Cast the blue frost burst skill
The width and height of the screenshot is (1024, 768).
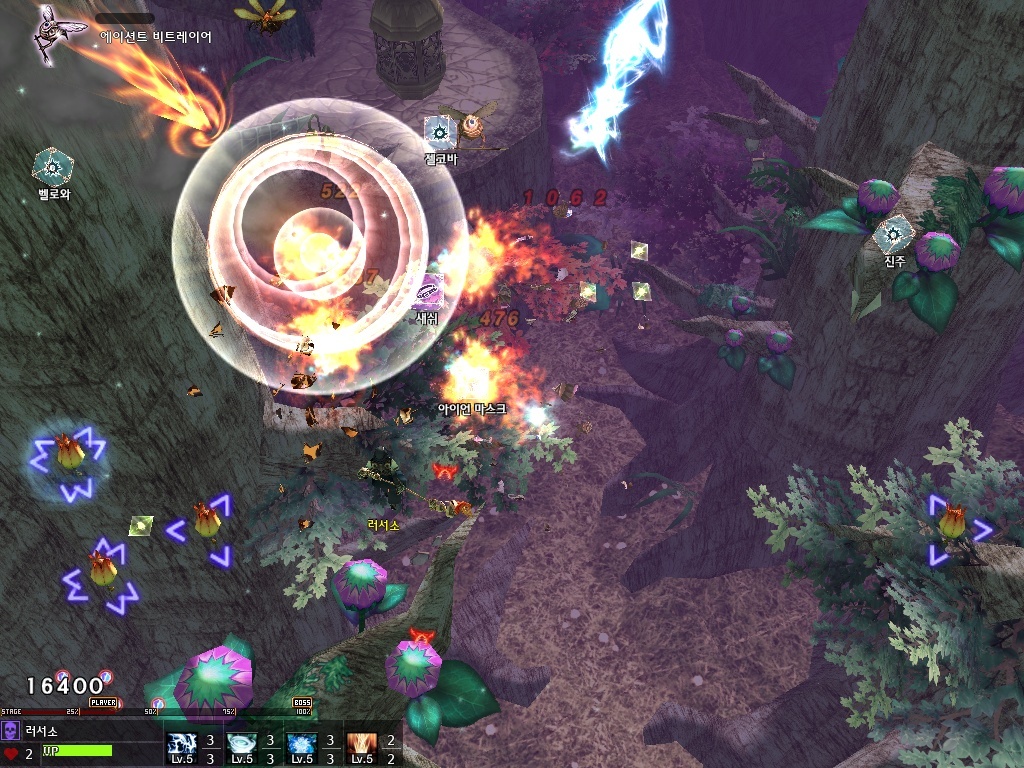pyautogui.click(x=301, y=743)
